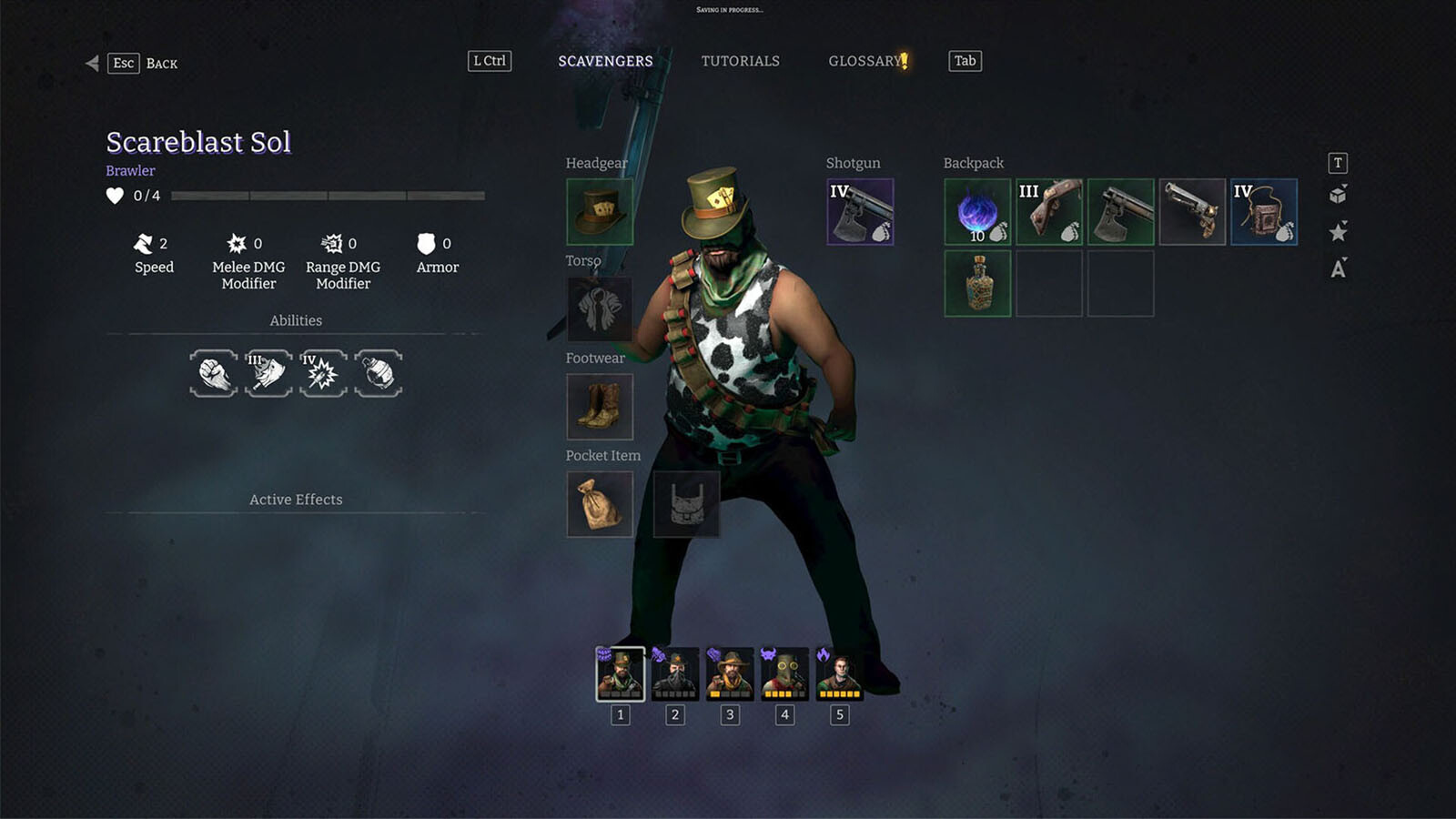This screenshot has width=1456, height=819.
Task: Click the Esc Back button
Action: click(x=141, y=64)
